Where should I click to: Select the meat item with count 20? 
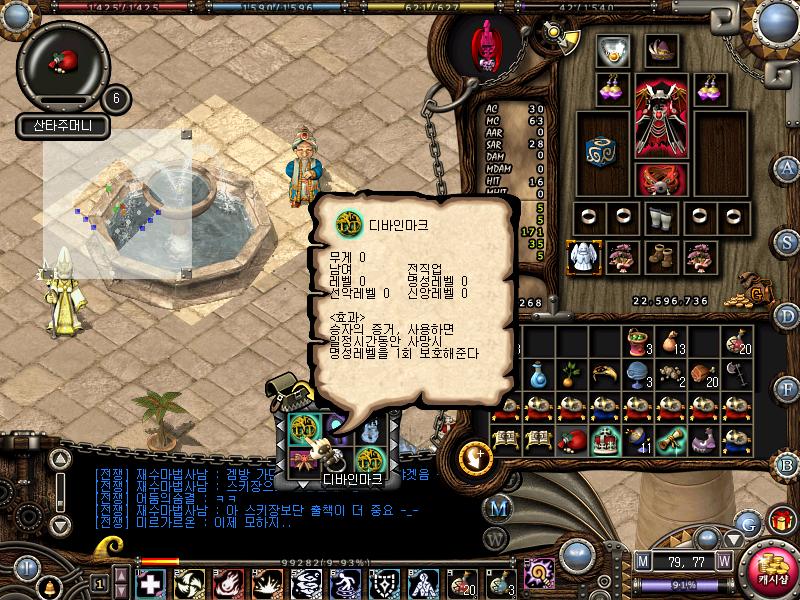click(706, 374)
